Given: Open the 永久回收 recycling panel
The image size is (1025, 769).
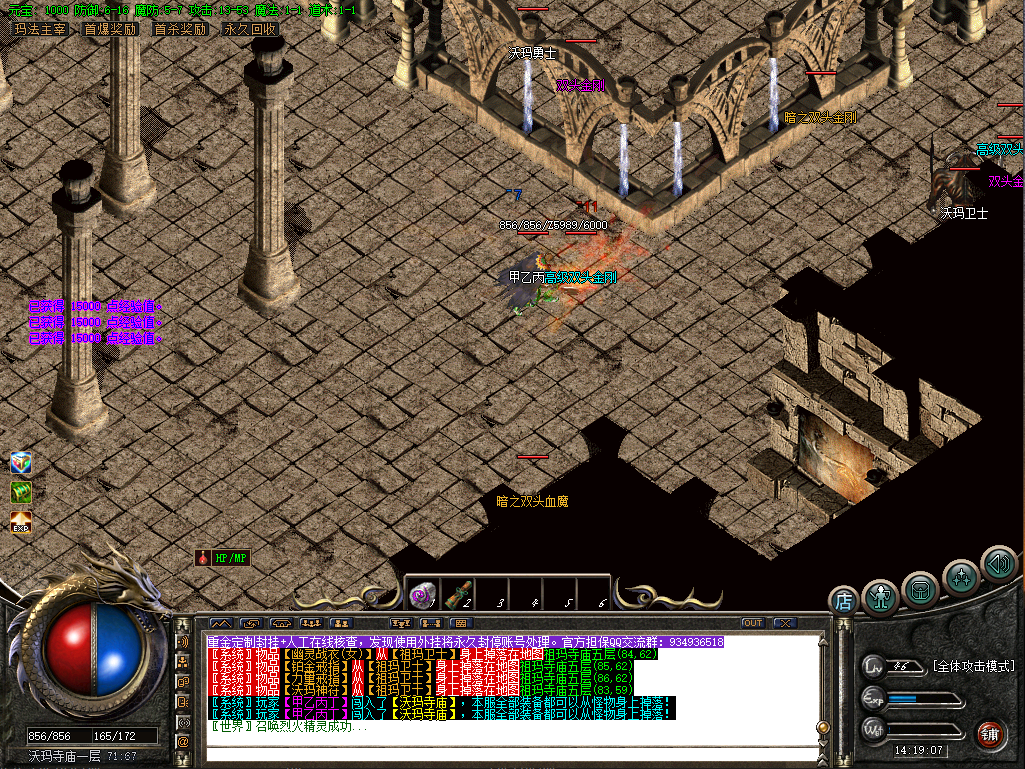Looking at the screenshot, I should 250,29.
